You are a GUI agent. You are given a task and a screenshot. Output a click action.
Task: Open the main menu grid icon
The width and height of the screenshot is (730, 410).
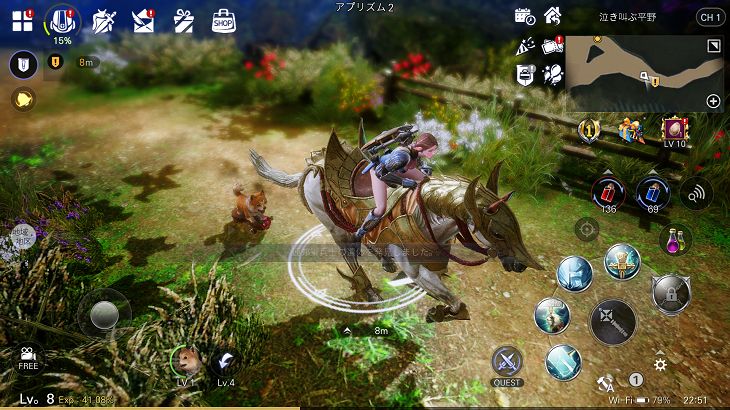point(22,21)
